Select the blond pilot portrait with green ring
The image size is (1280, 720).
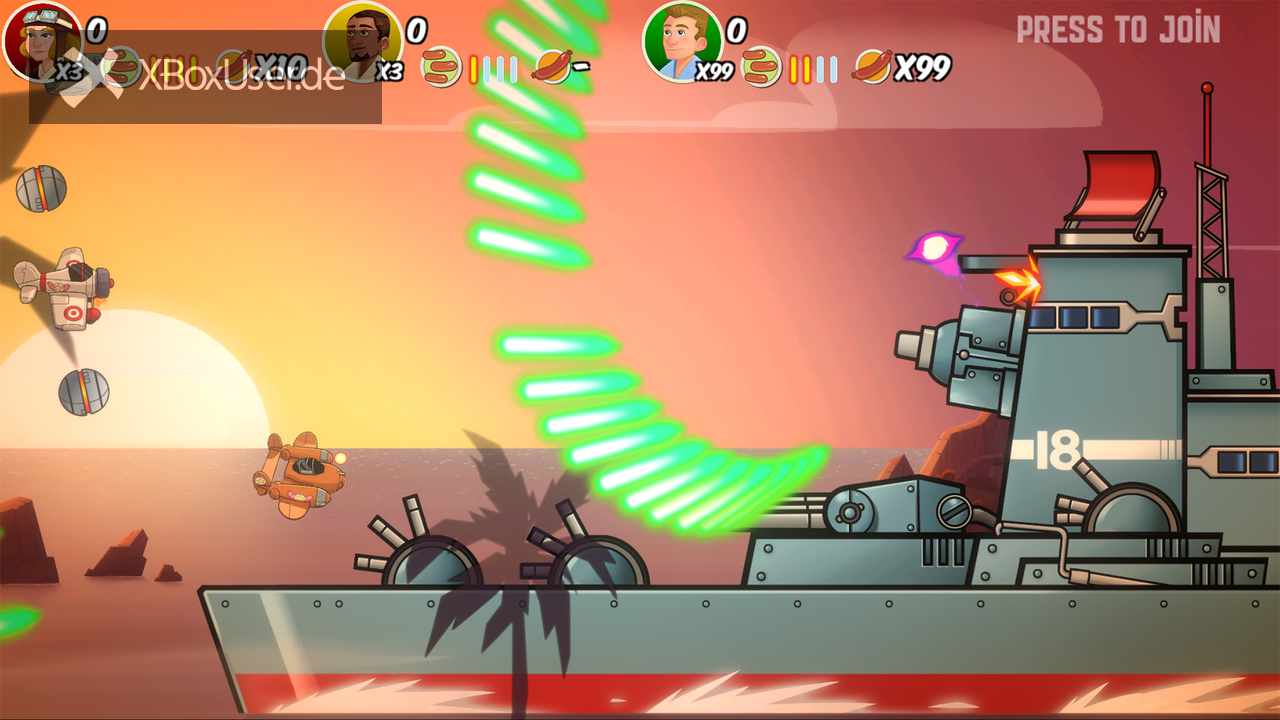pos(682,42)
